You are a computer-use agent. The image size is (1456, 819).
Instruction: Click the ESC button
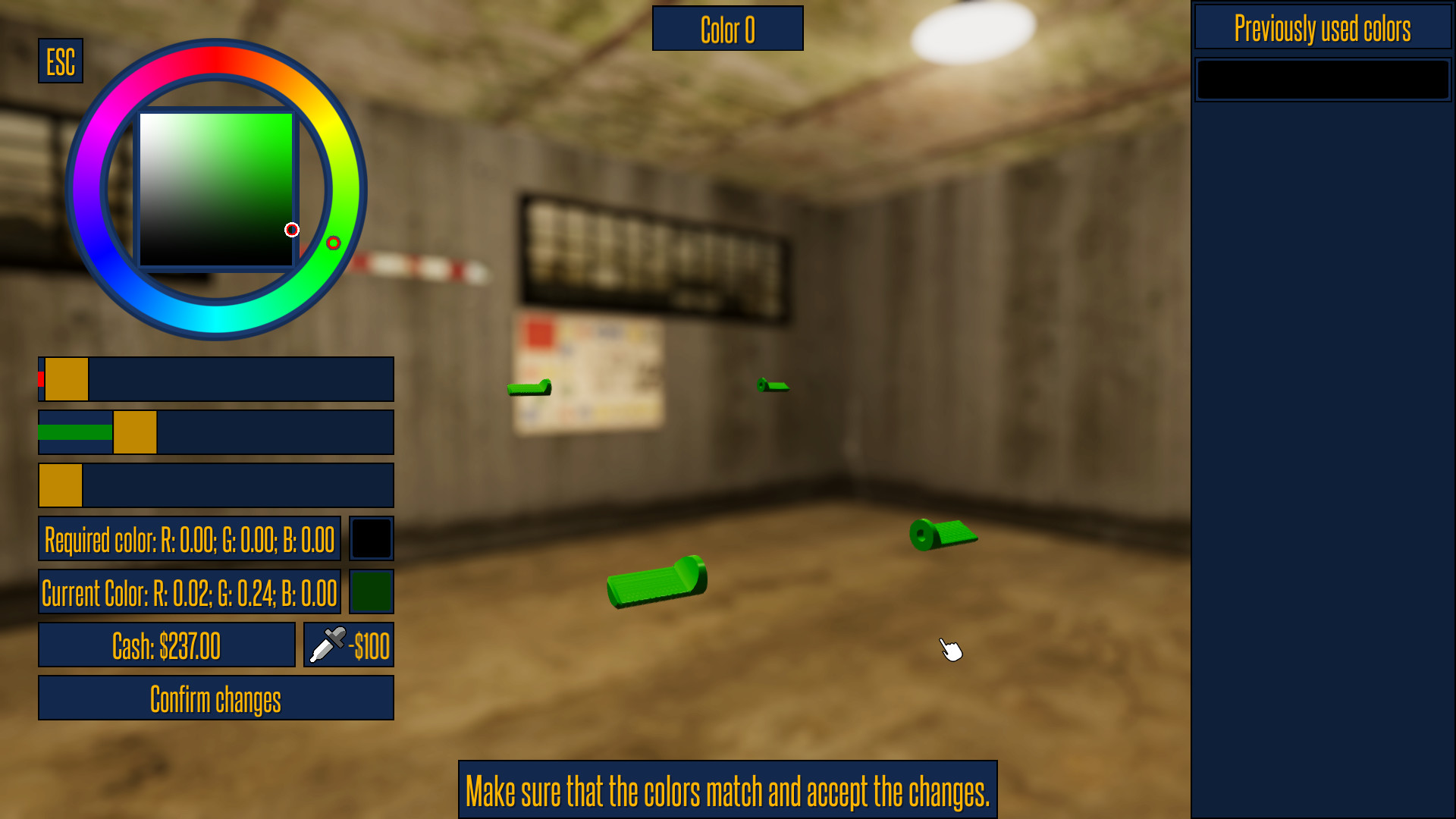click(x=60, y=61)
